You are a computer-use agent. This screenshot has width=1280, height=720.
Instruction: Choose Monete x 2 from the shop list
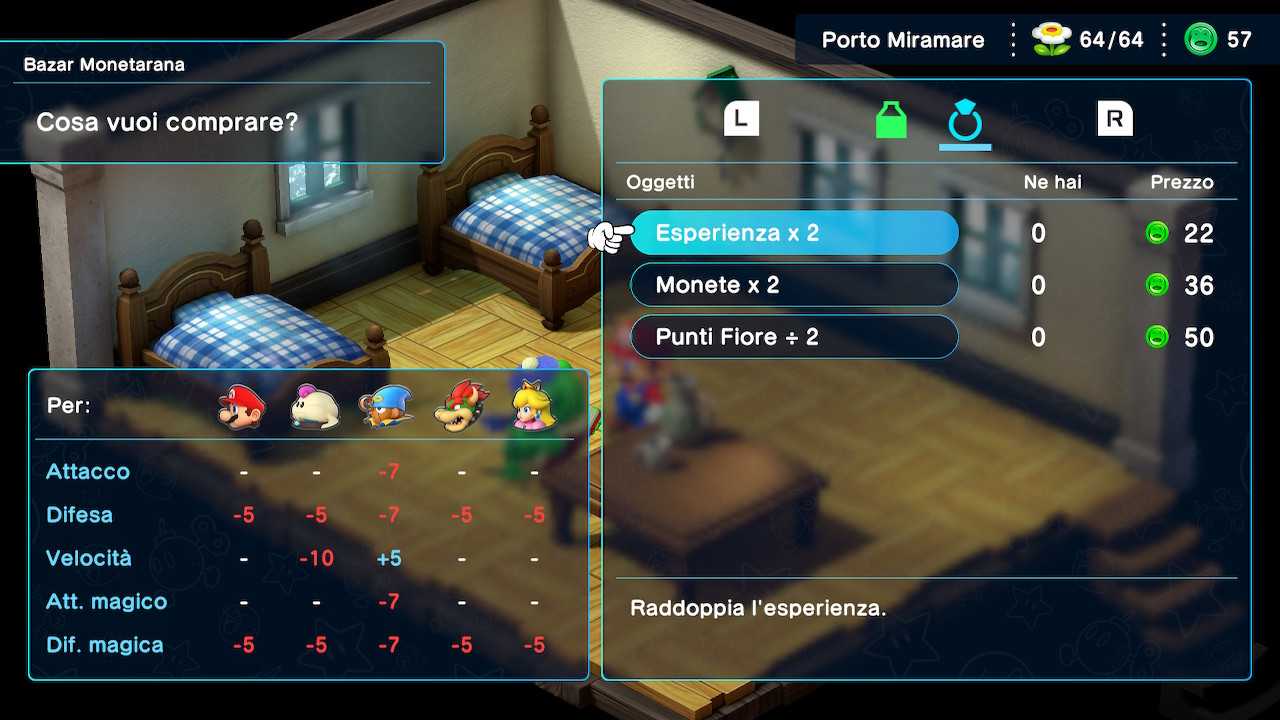pos(794,285)
